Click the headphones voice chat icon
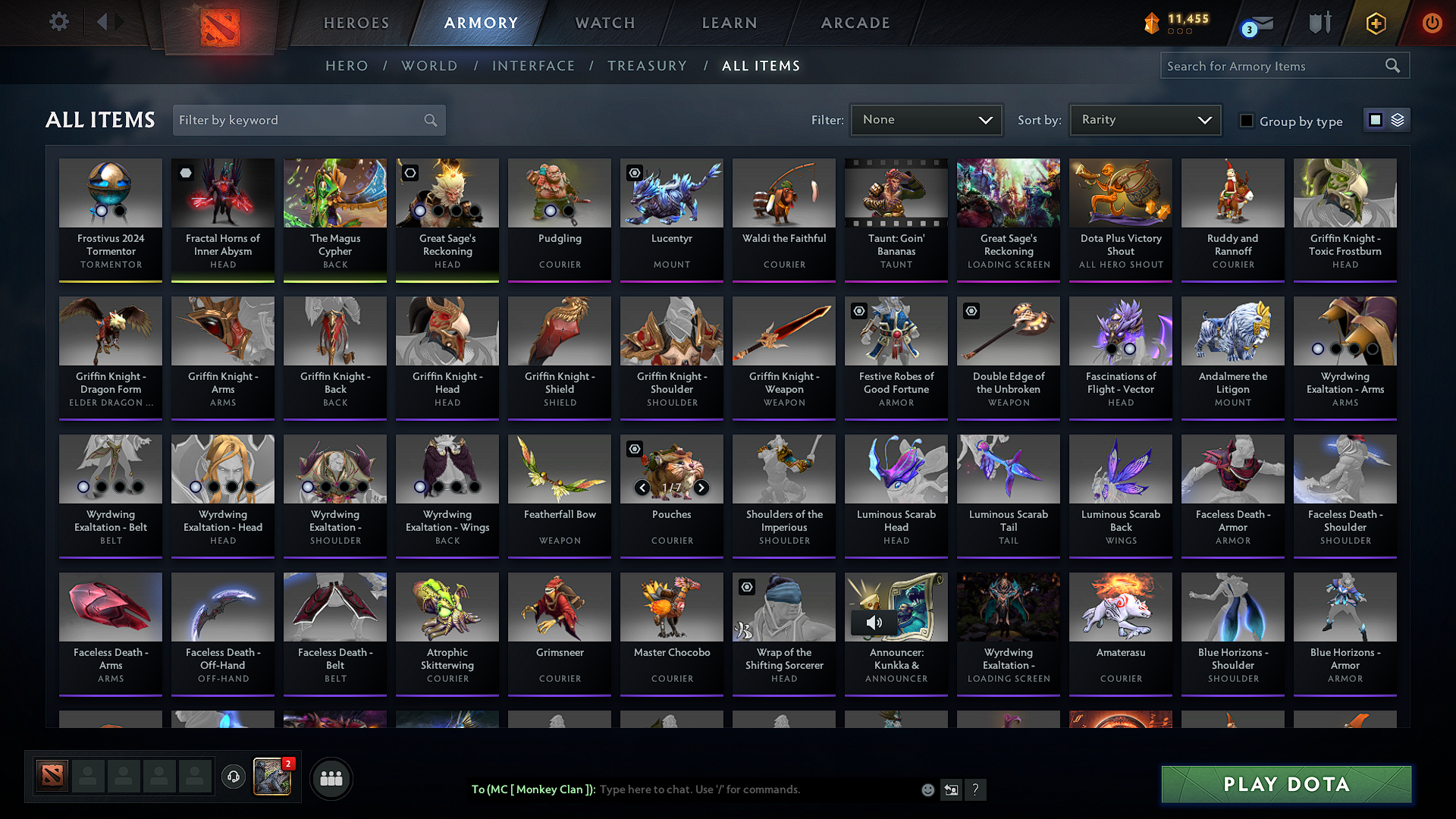The width and height of the screenshot is (1456, 819). click(234, 777)
